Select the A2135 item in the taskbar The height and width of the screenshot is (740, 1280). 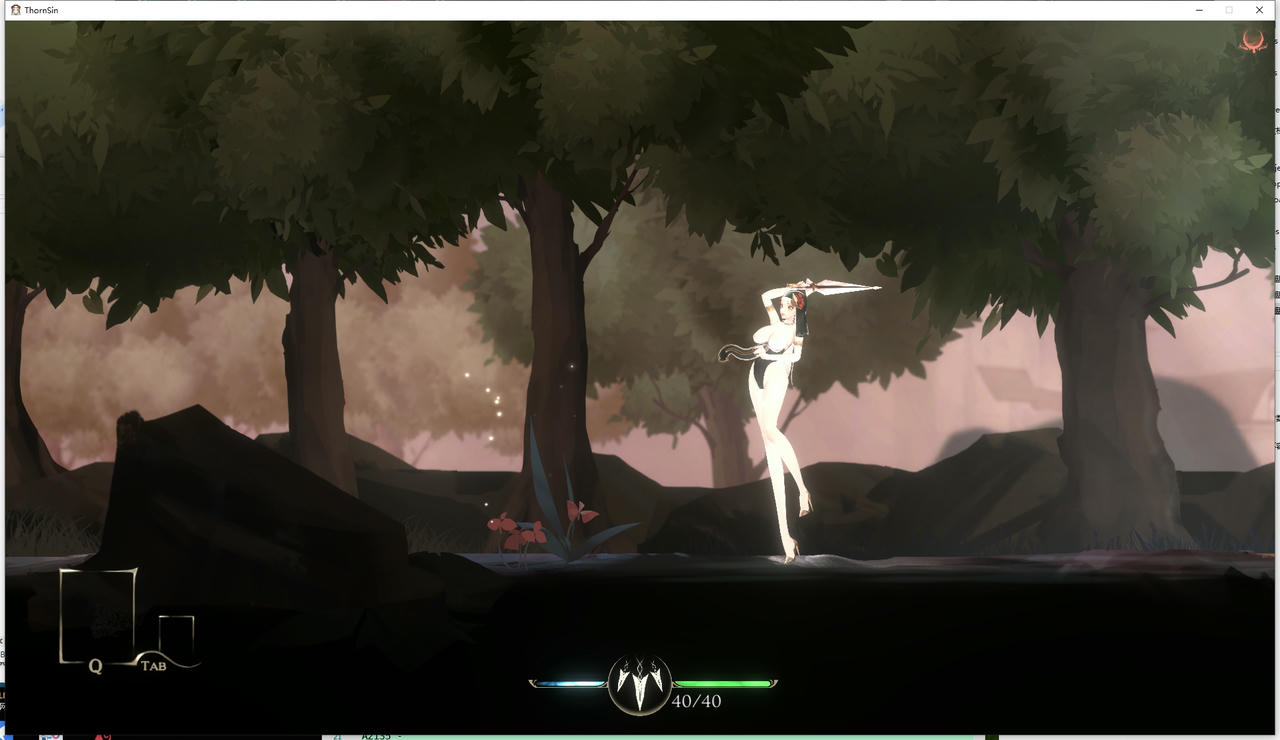(375, 735)
